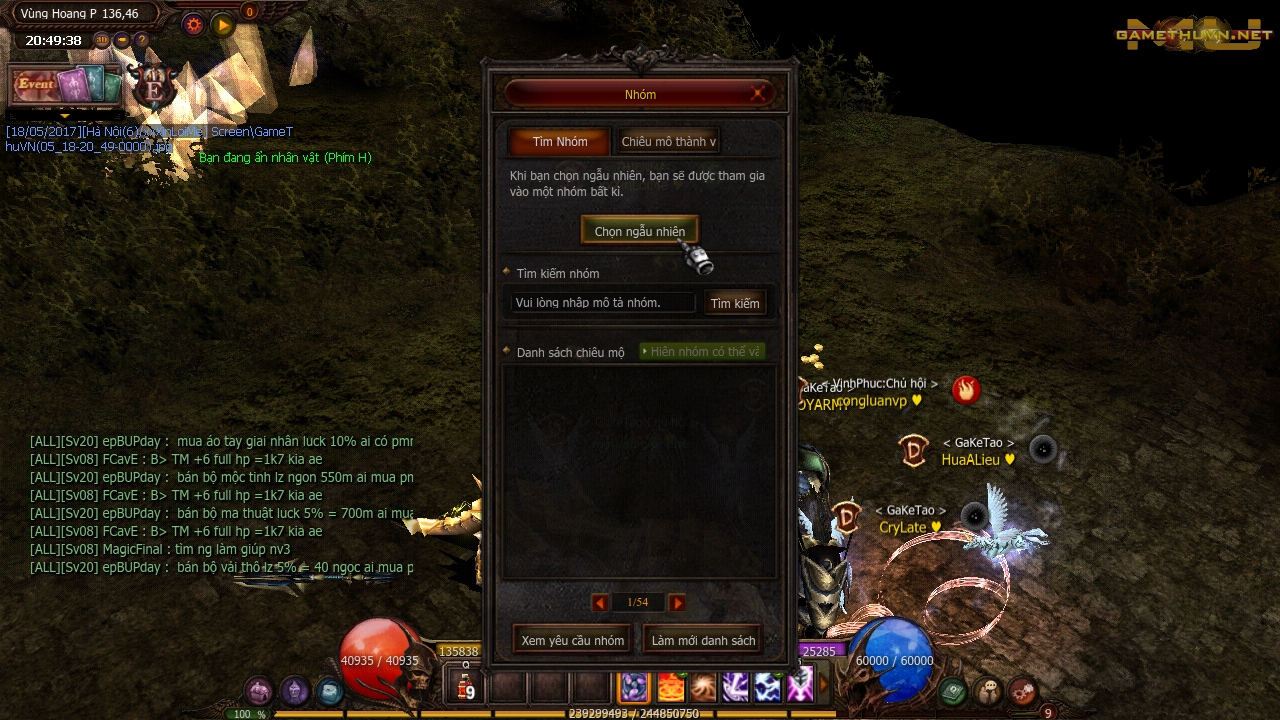The width and height of the screenshot is (1280, 720).
Task: Click the experience progress bar at screen bottom
Action: (640, 714)
